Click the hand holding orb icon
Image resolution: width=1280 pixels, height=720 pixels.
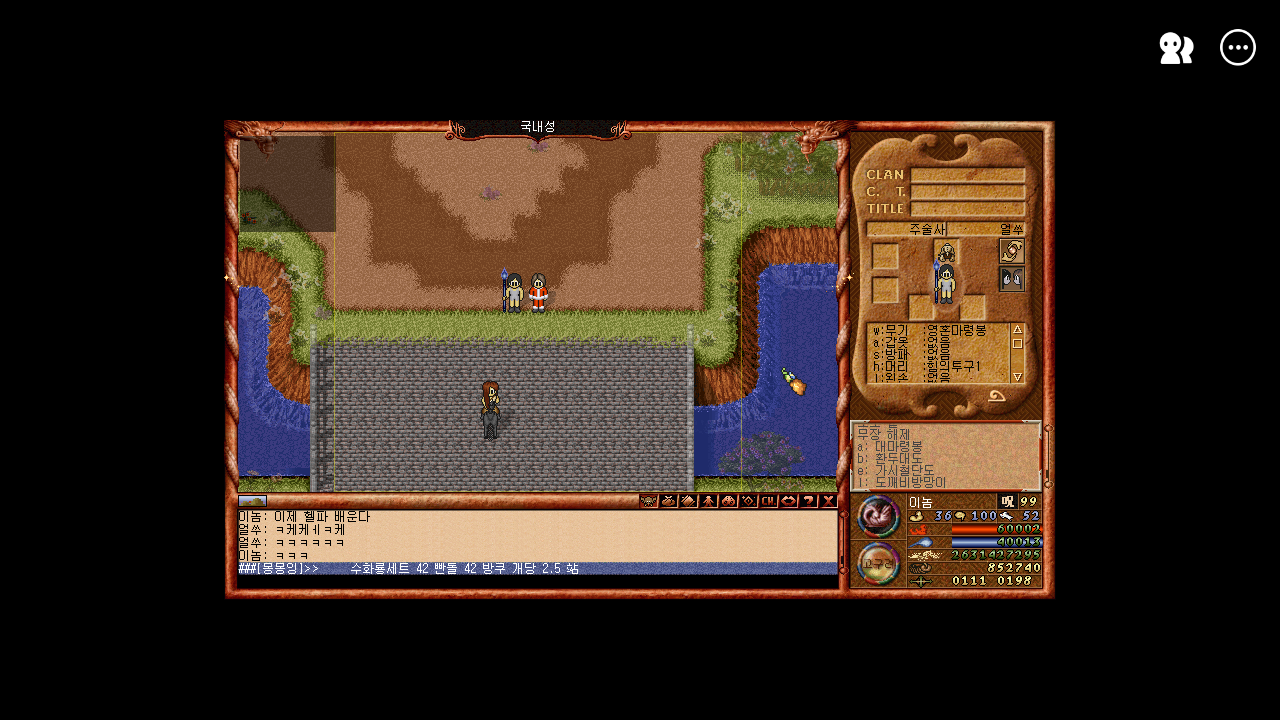[1012, 251]
